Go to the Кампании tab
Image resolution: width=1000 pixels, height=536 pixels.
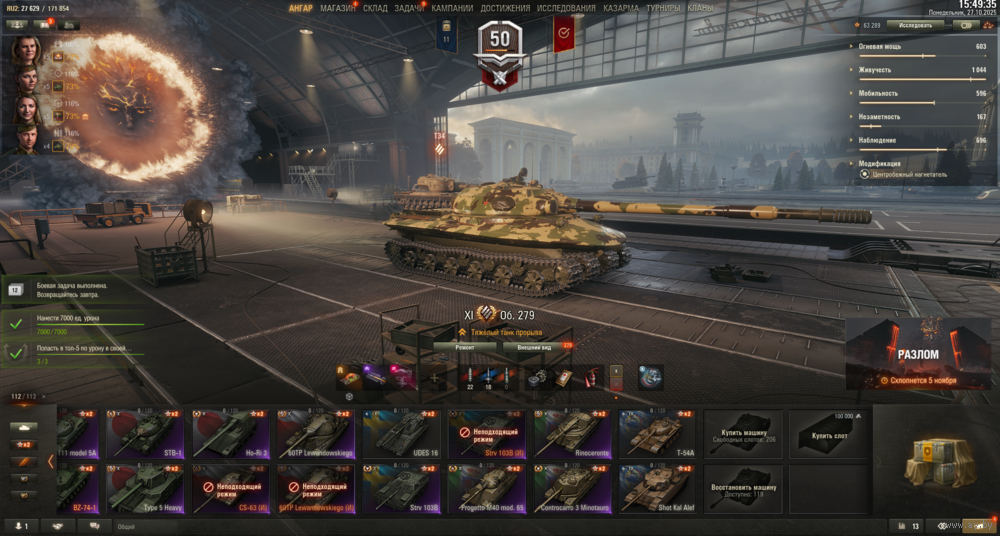click(x=452, y=8)
